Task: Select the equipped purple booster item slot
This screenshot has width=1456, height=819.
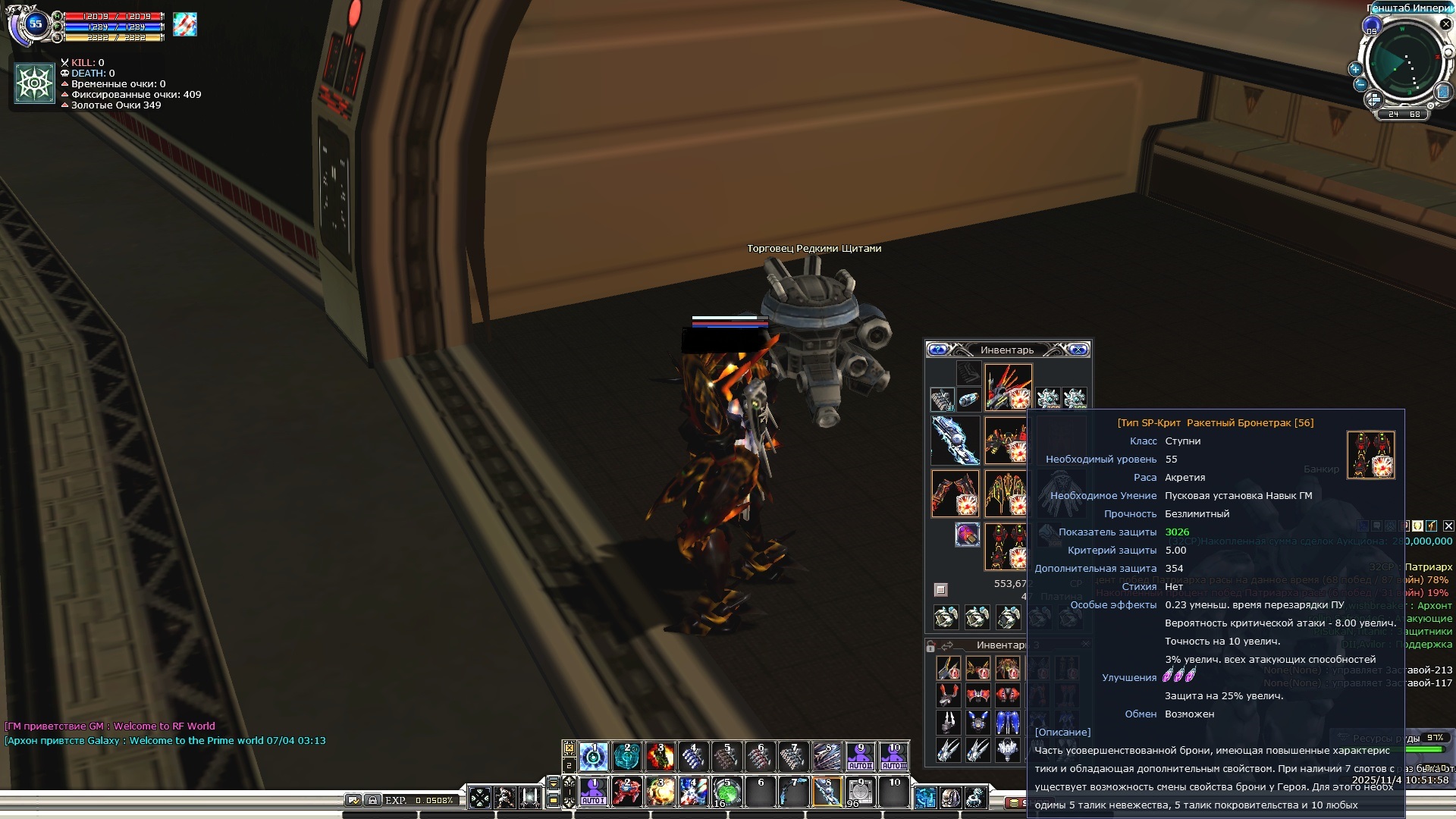Action: (967, 535)
